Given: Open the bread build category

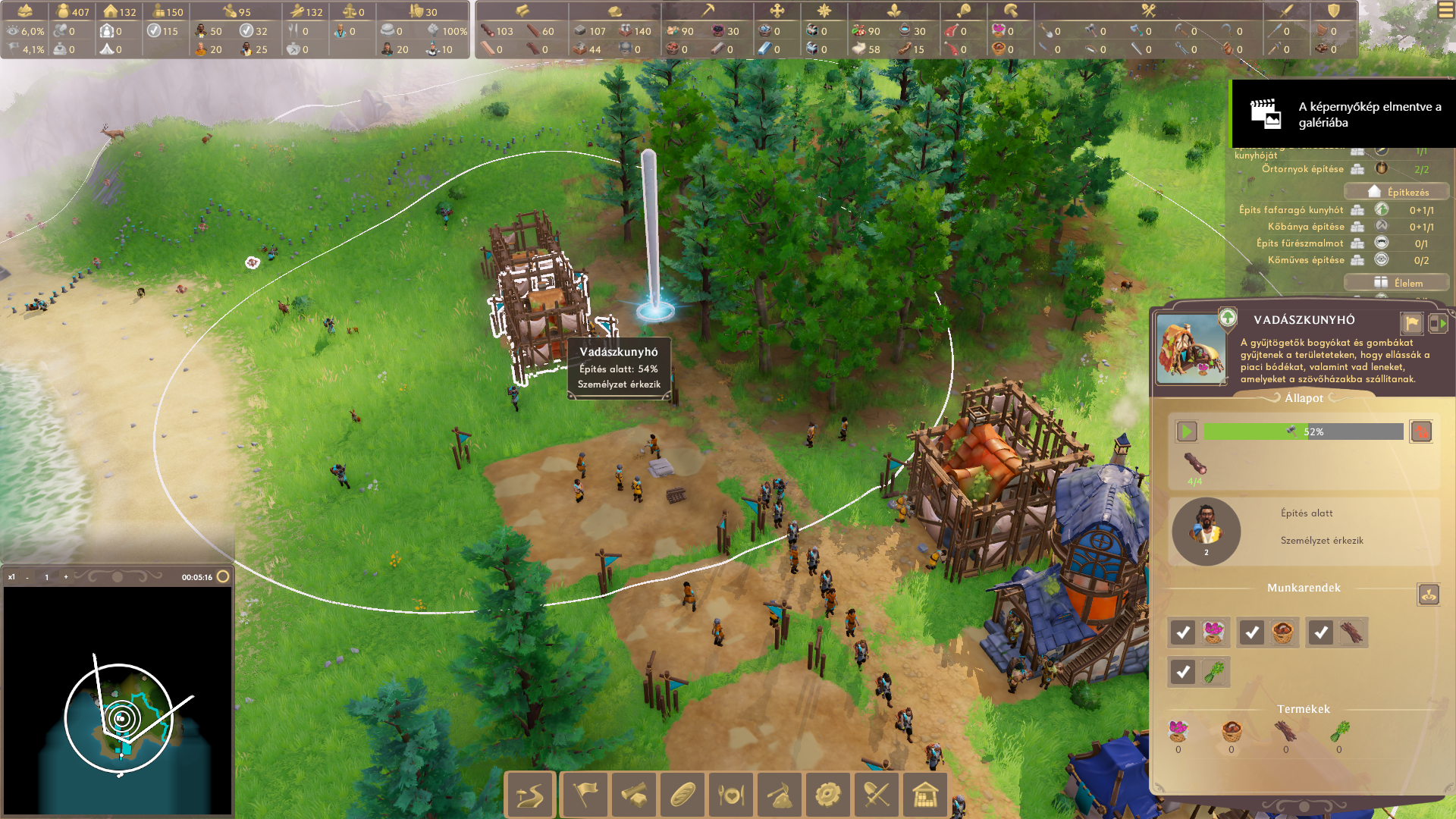Looking at the screenshot, I should pyautogui.click(x=682, y=795).
